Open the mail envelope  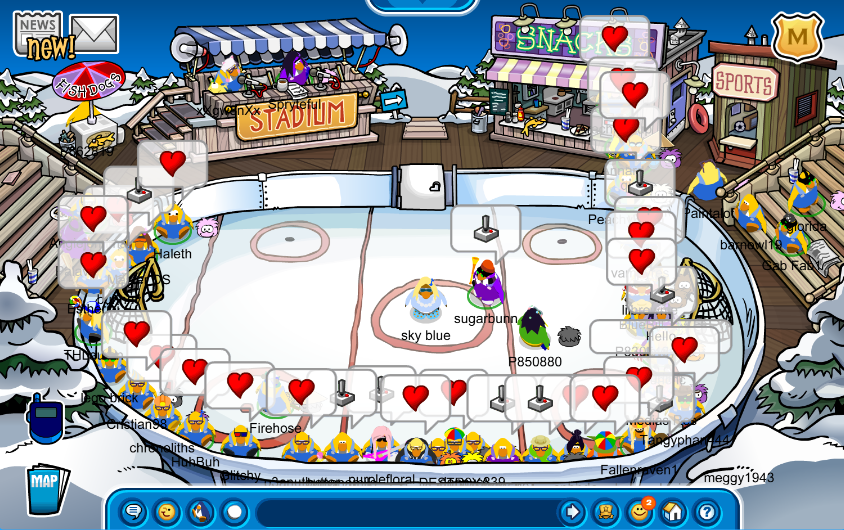click(x=95, y=35)
